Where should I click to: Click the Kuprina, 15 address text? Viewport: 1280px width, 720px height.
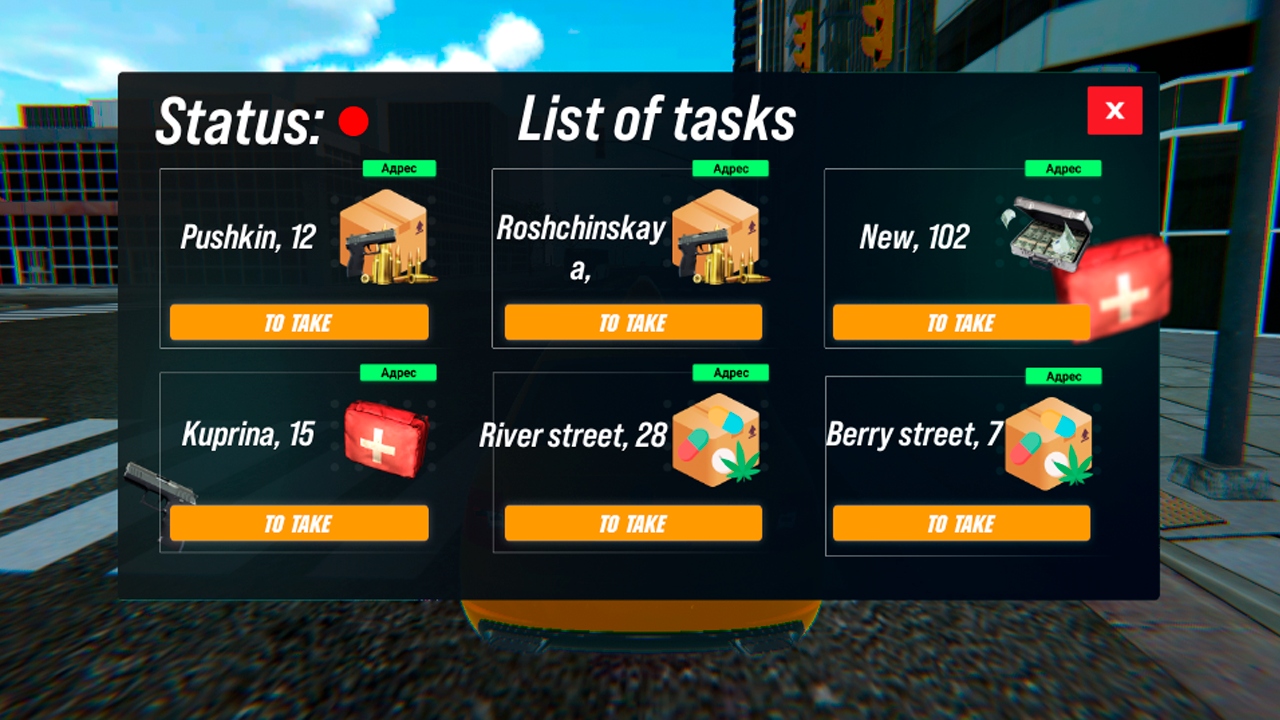[249, 436]
